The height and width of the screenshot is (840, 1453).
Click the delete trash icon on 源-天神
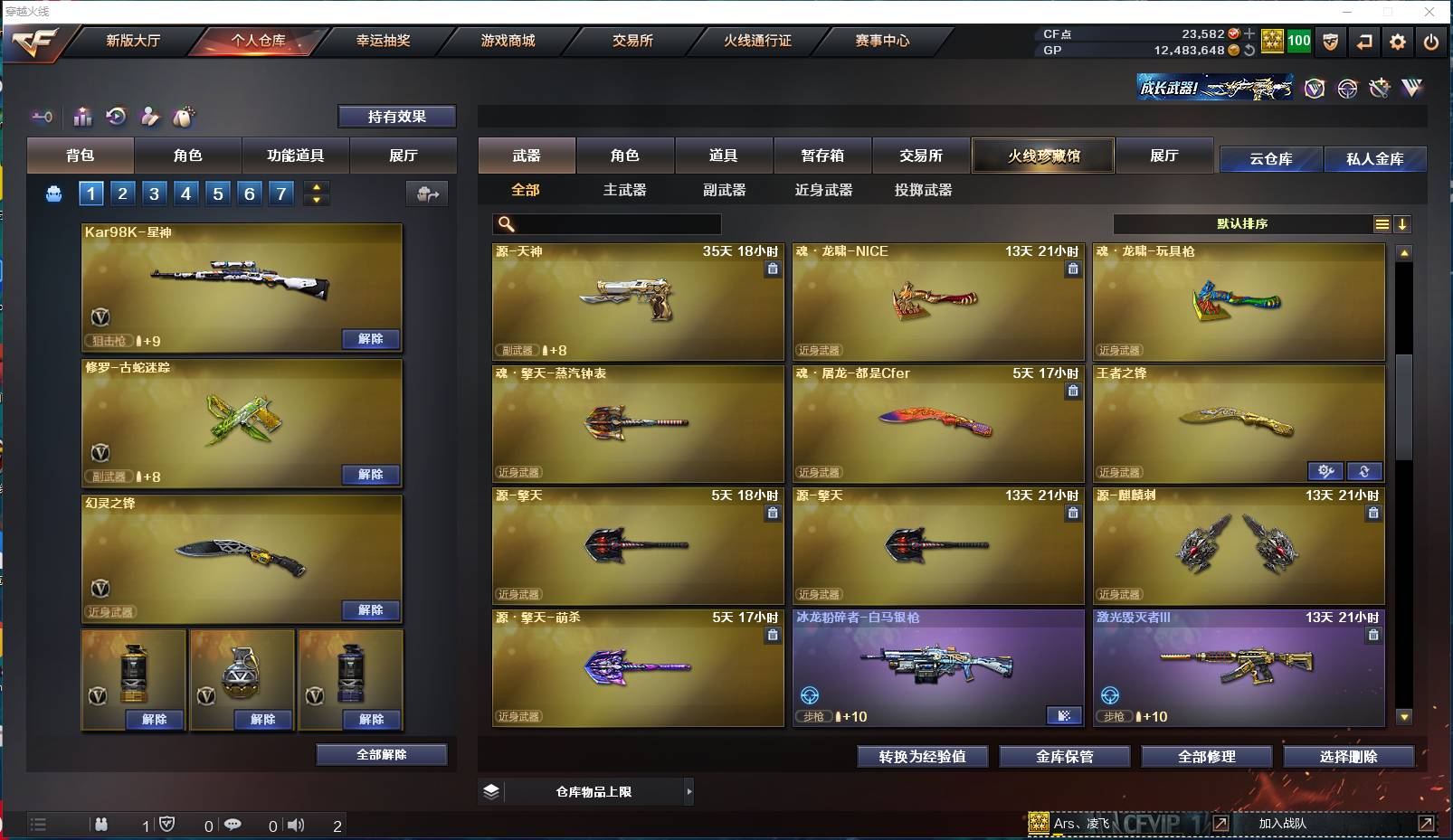pyautogui.click(x=774, y=269)
